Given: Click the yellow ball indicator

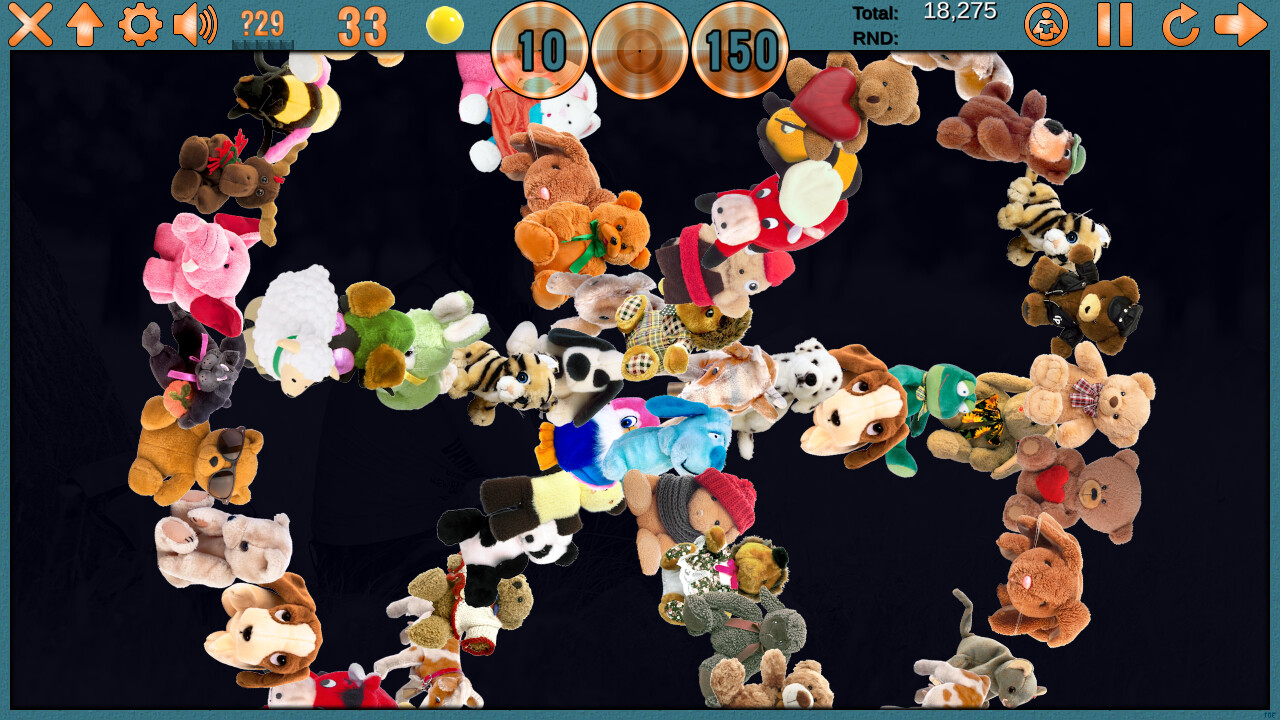Looking at the screenshot, I should pos(443,27).
